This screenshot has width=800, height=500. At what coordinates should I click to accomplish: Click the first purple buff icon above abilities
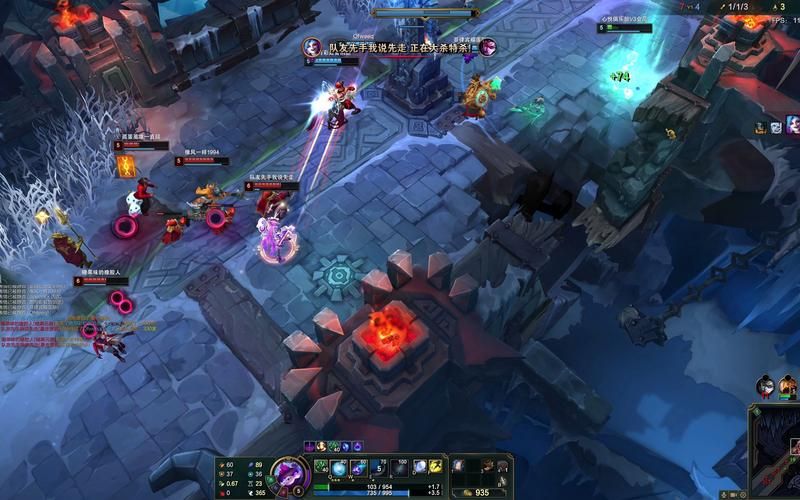[x=310, y=446]
